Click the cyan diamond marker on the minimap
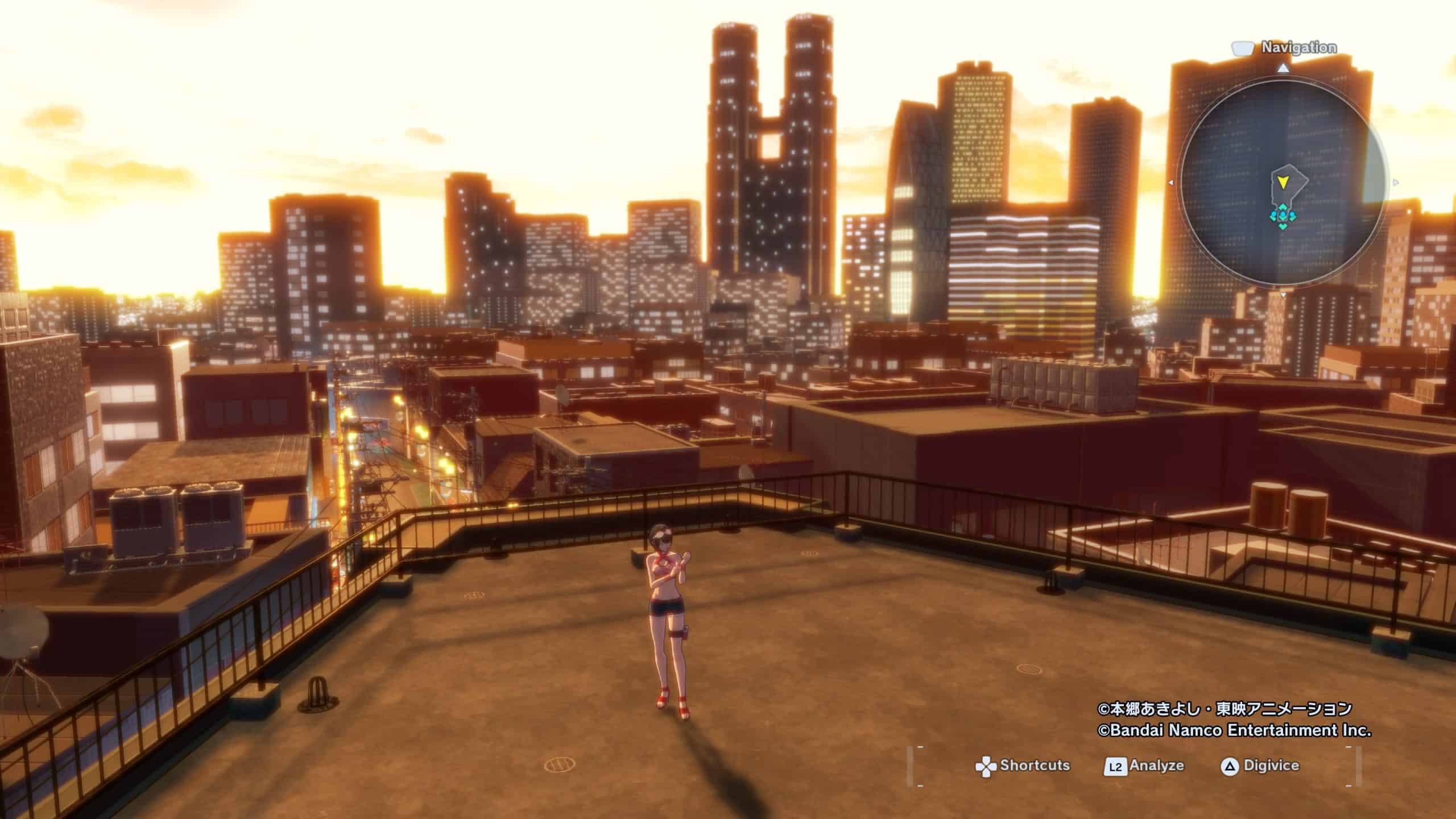1456x819 pixels. point(1282,216)
